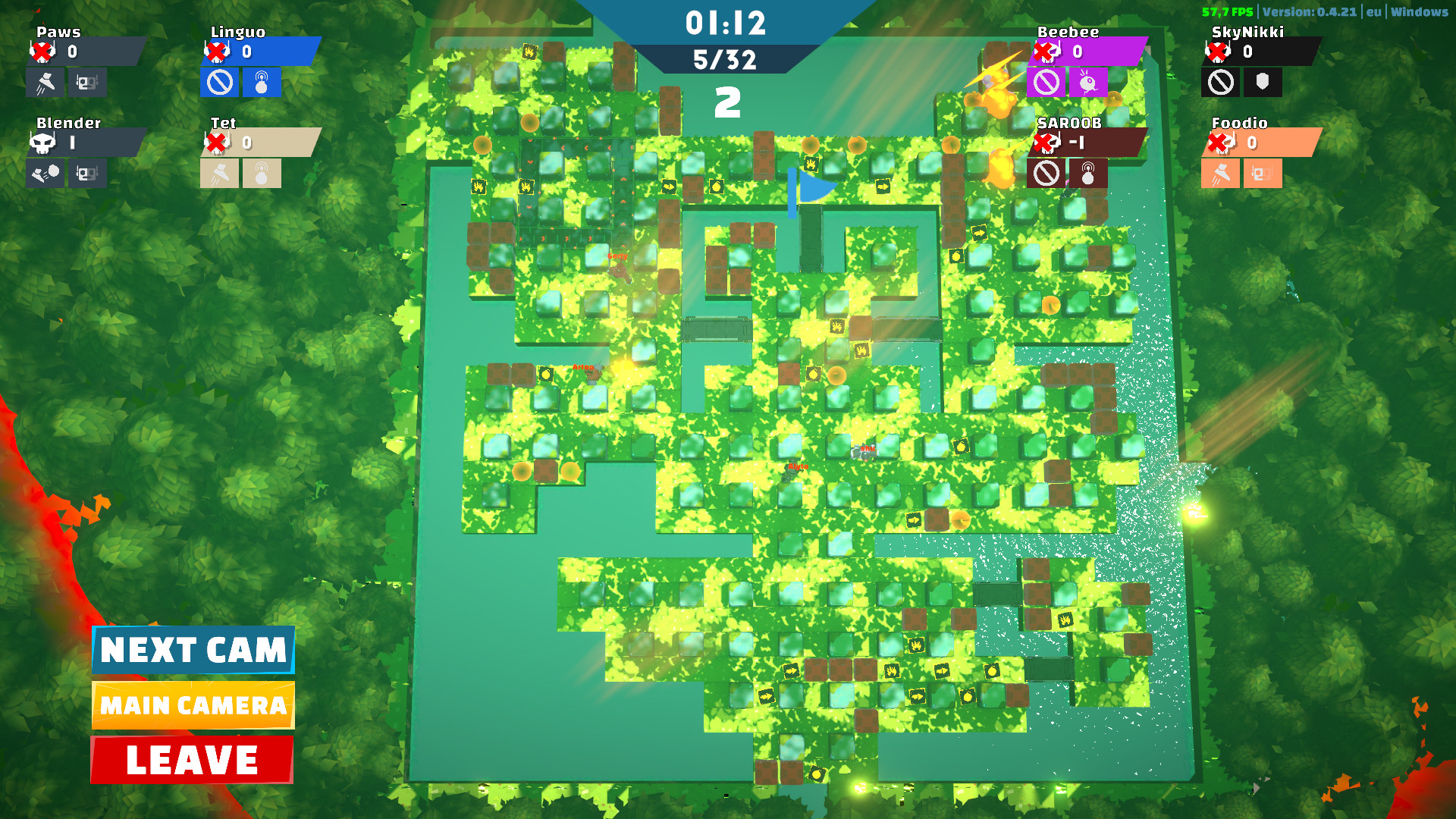Viewport: 1456px width, 819px height.
Task: Select Paws' kick ability icon
Action: point(45,83)
